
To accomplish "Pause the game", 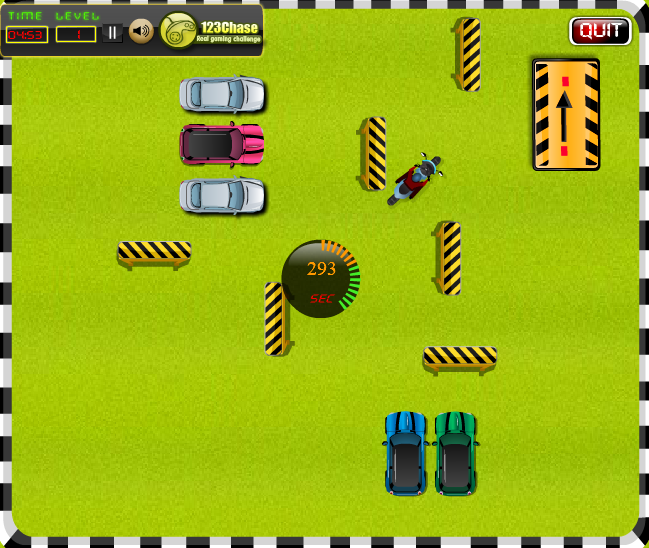I will point(113,33).
